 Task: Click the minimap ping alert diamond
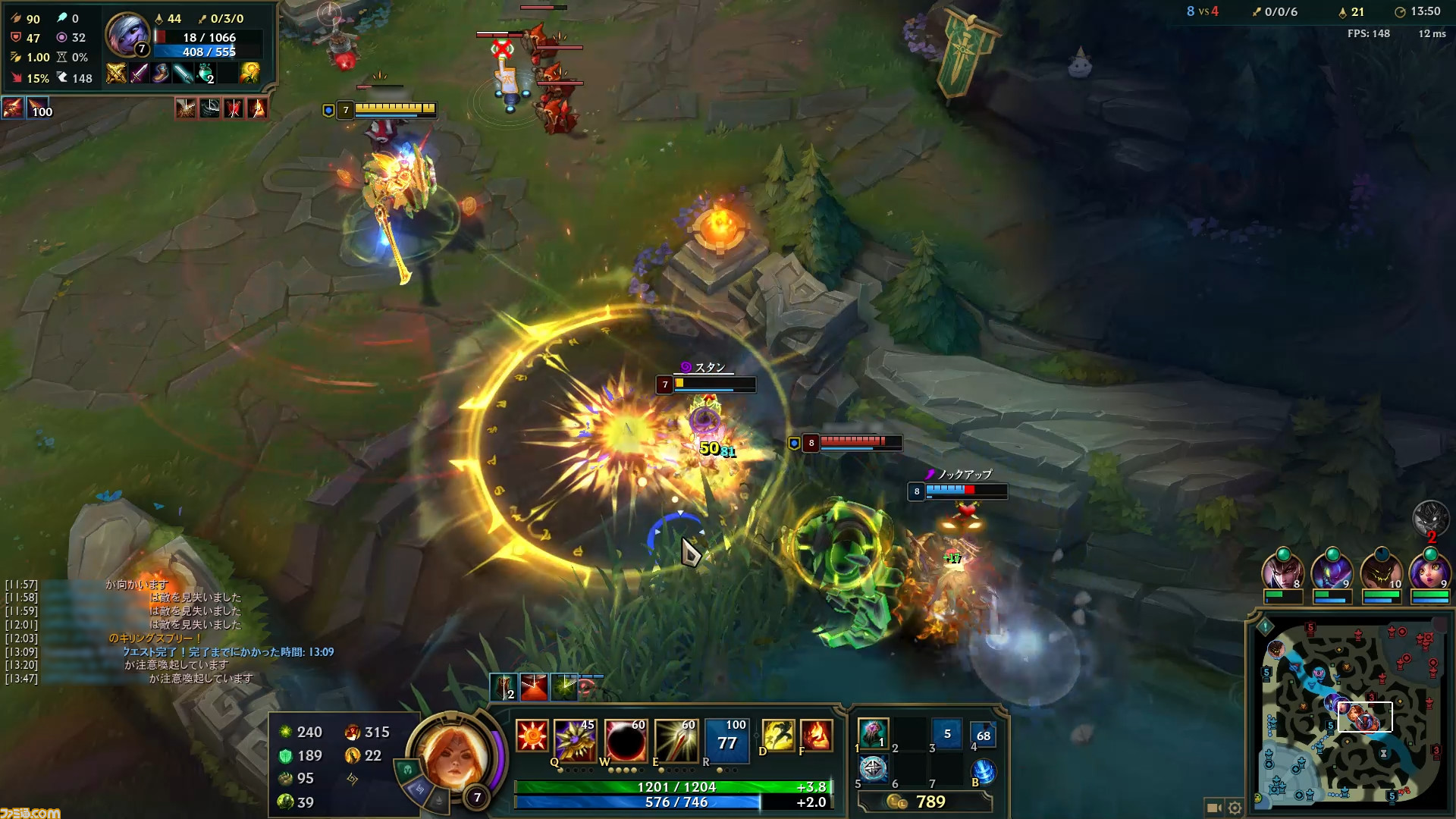pyautogui.click(x=1265, y=626)
